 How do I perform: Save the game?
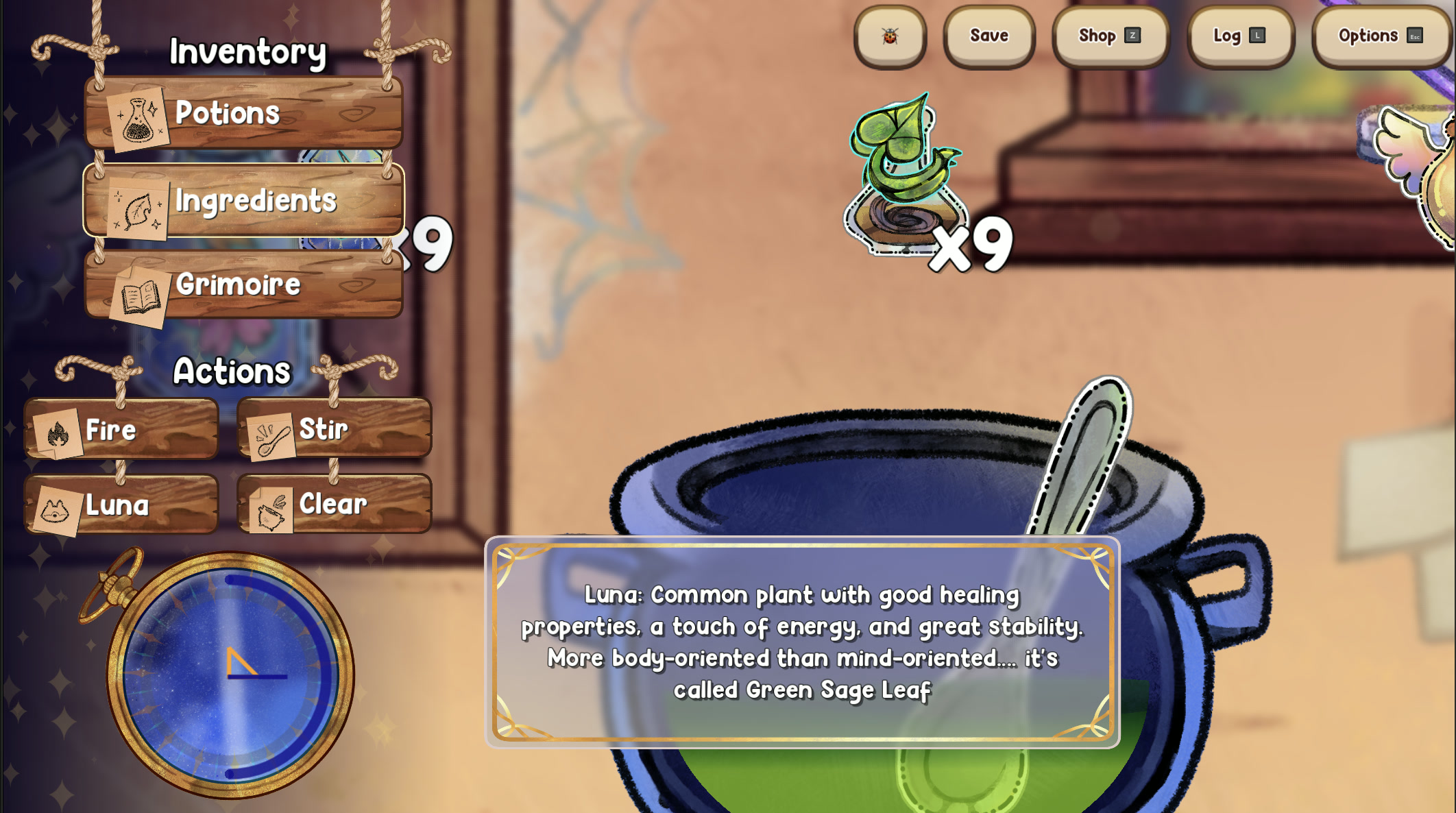click(988, 36)
